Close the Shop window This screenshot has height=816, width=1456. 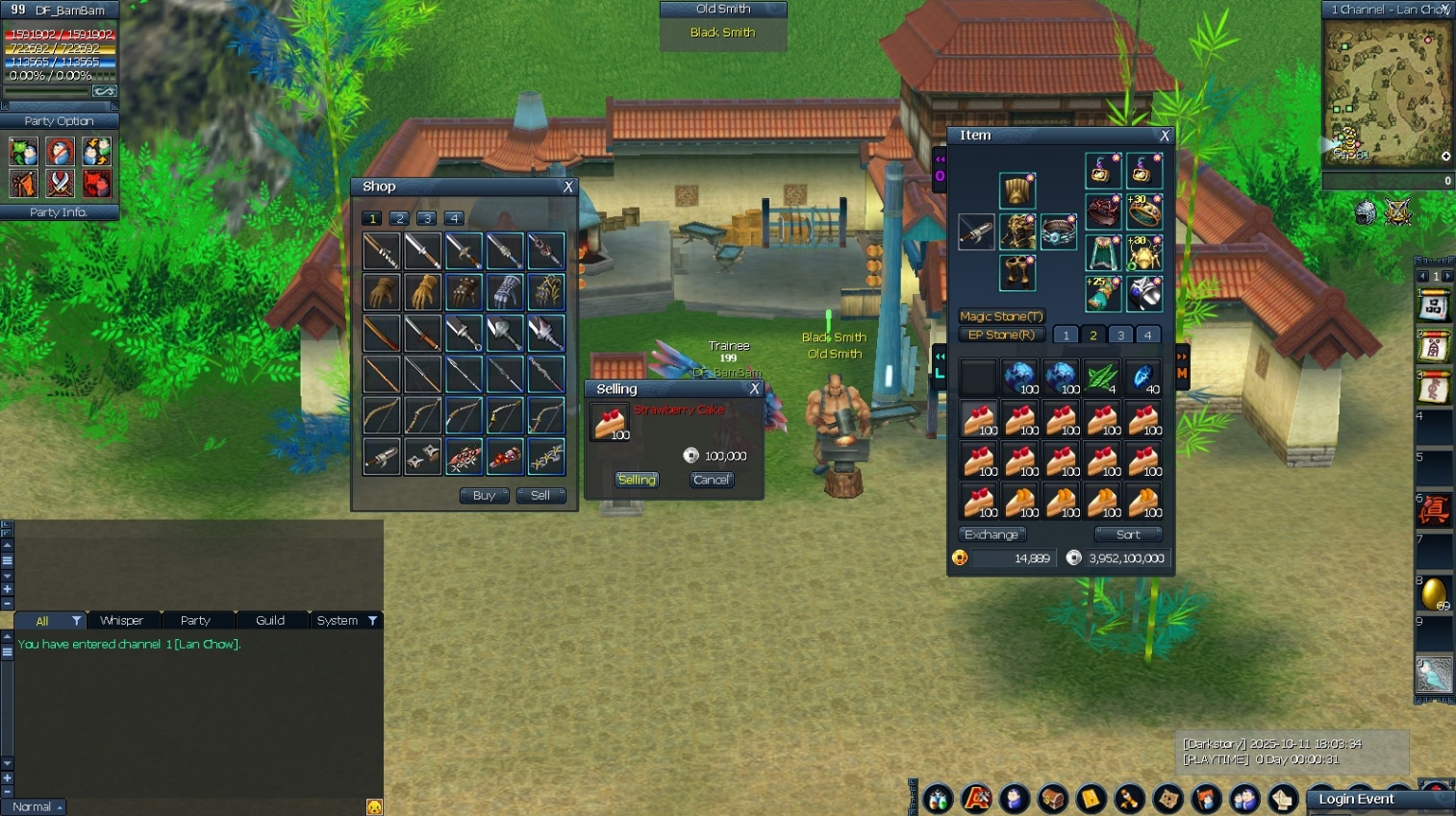(568, 186)
